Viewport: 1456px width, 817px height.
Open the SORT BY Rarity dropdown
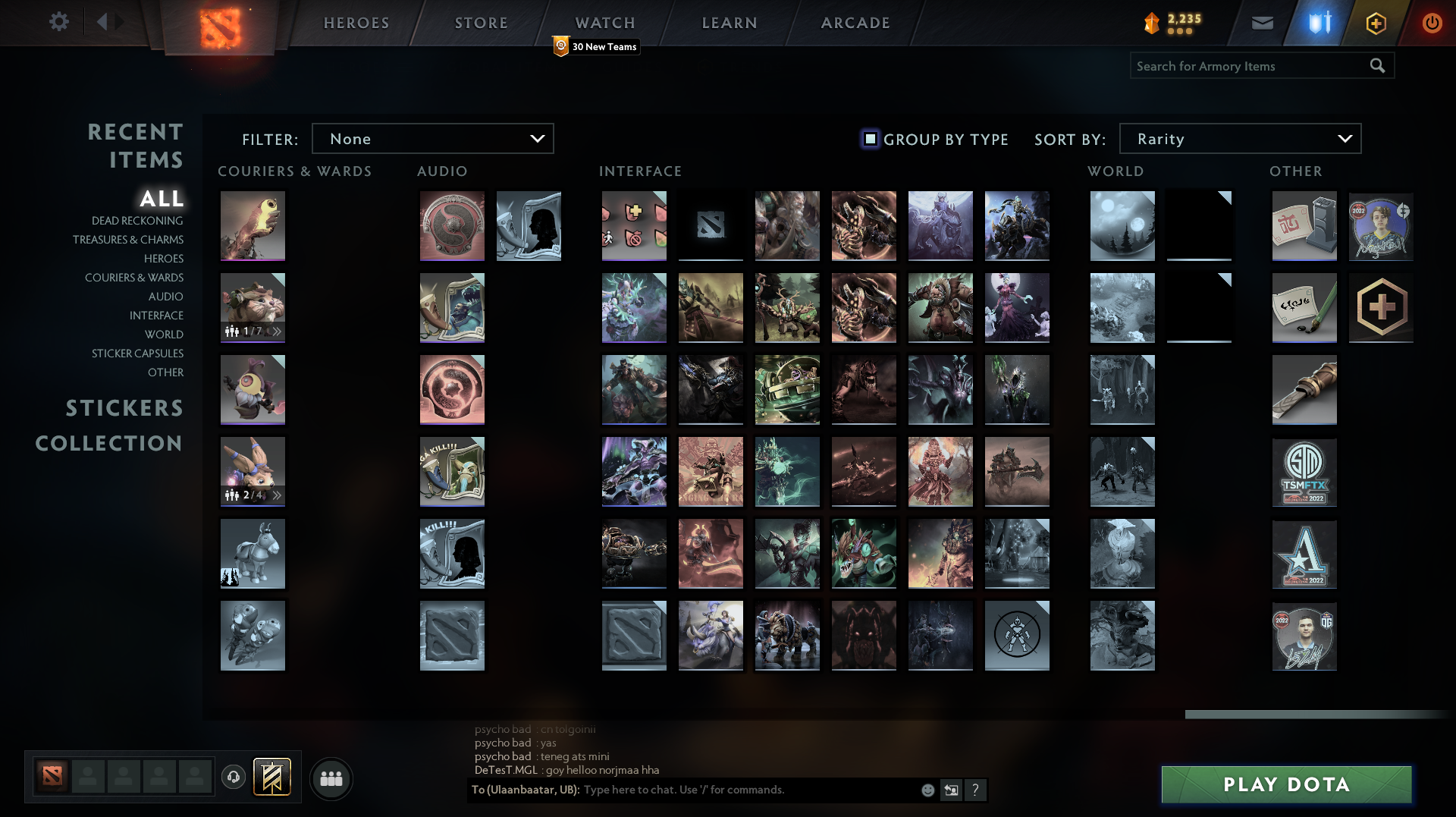coord(1240,139)
